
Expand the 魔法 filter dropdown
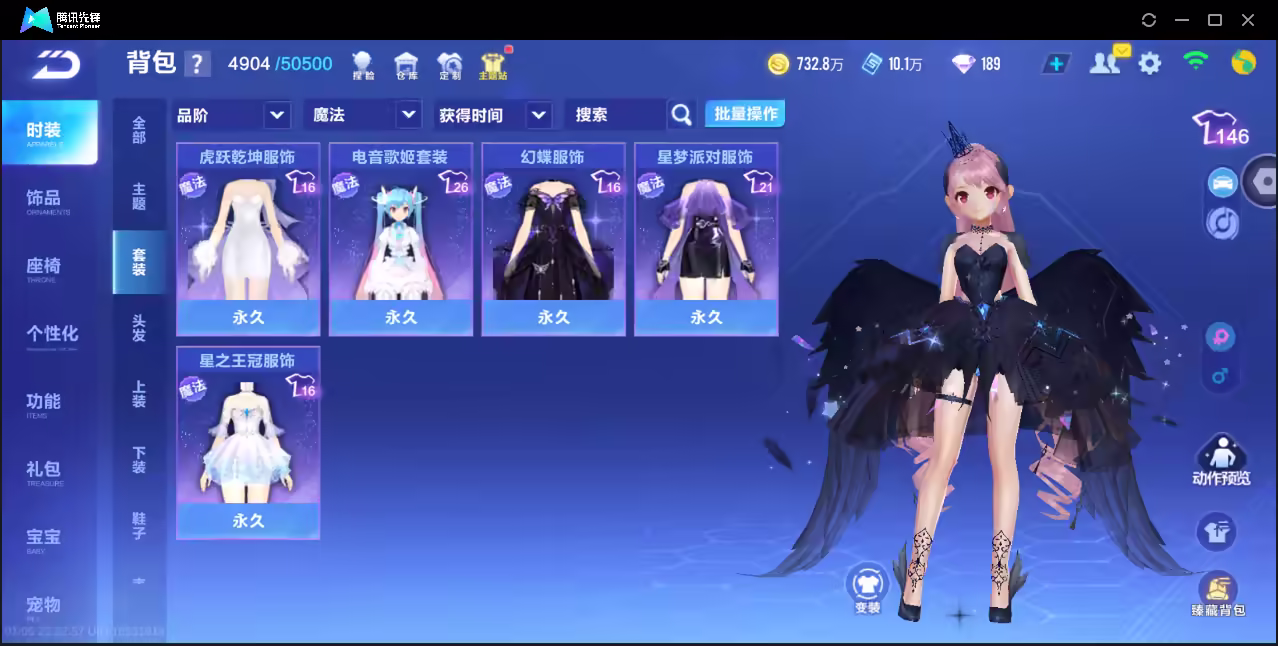click(362, 115)
